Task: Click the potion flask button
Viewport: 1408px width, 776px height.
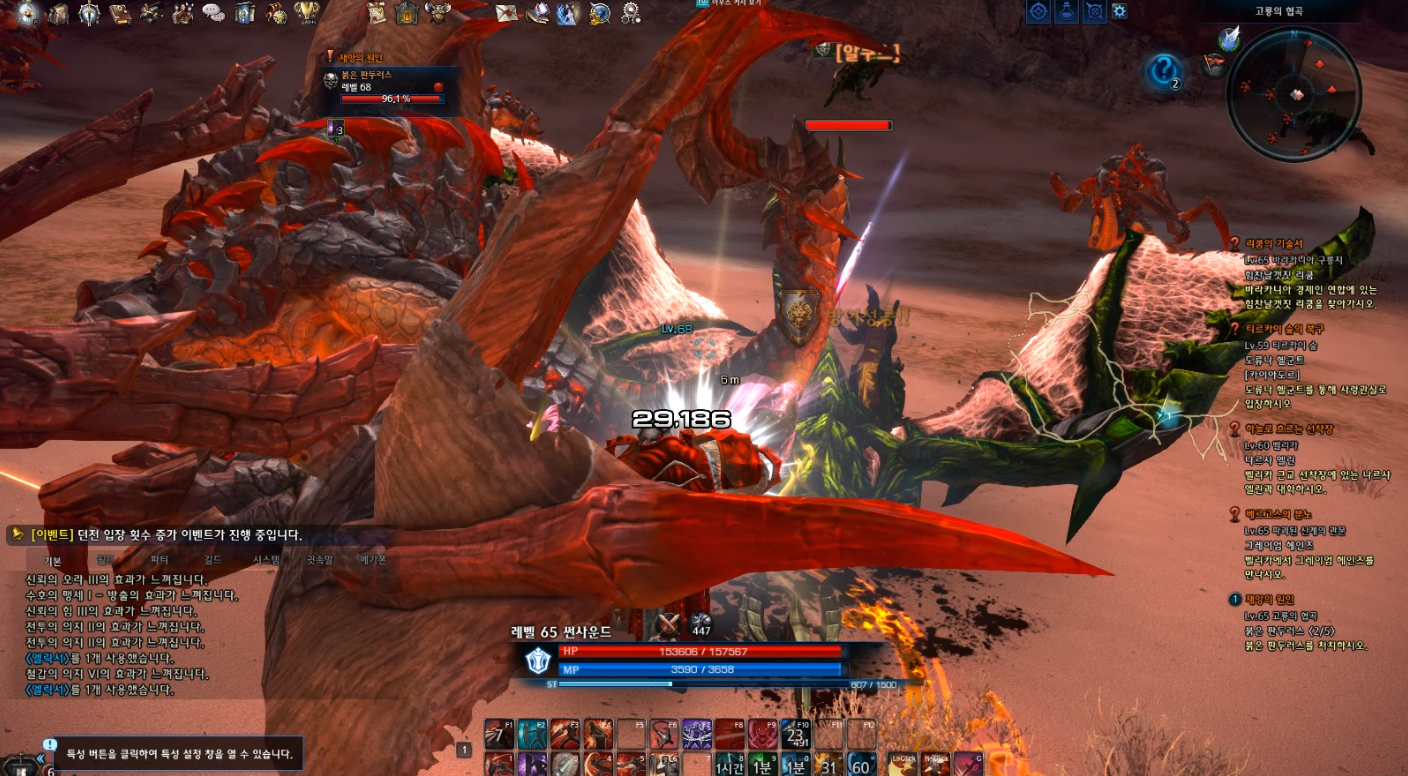Action: [x=1067, y=11]
